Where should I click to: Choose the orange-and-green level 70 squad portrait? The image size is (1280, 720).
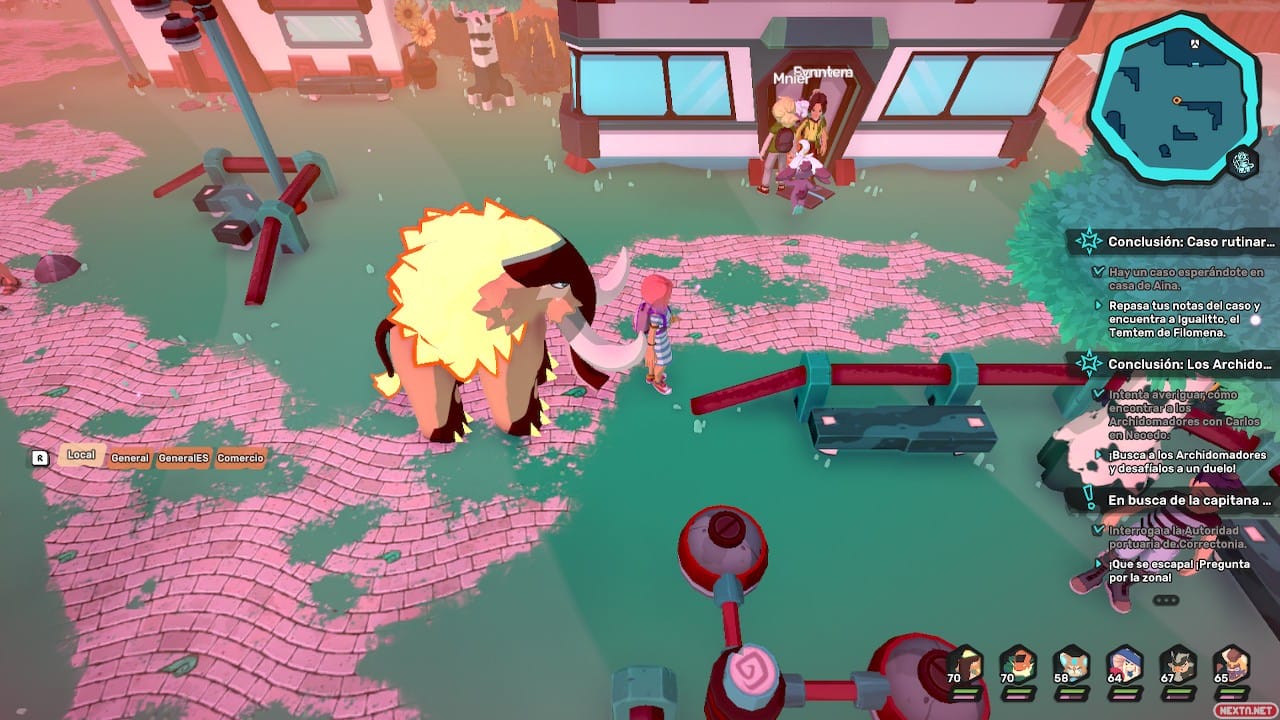[x=1018, y=665]
